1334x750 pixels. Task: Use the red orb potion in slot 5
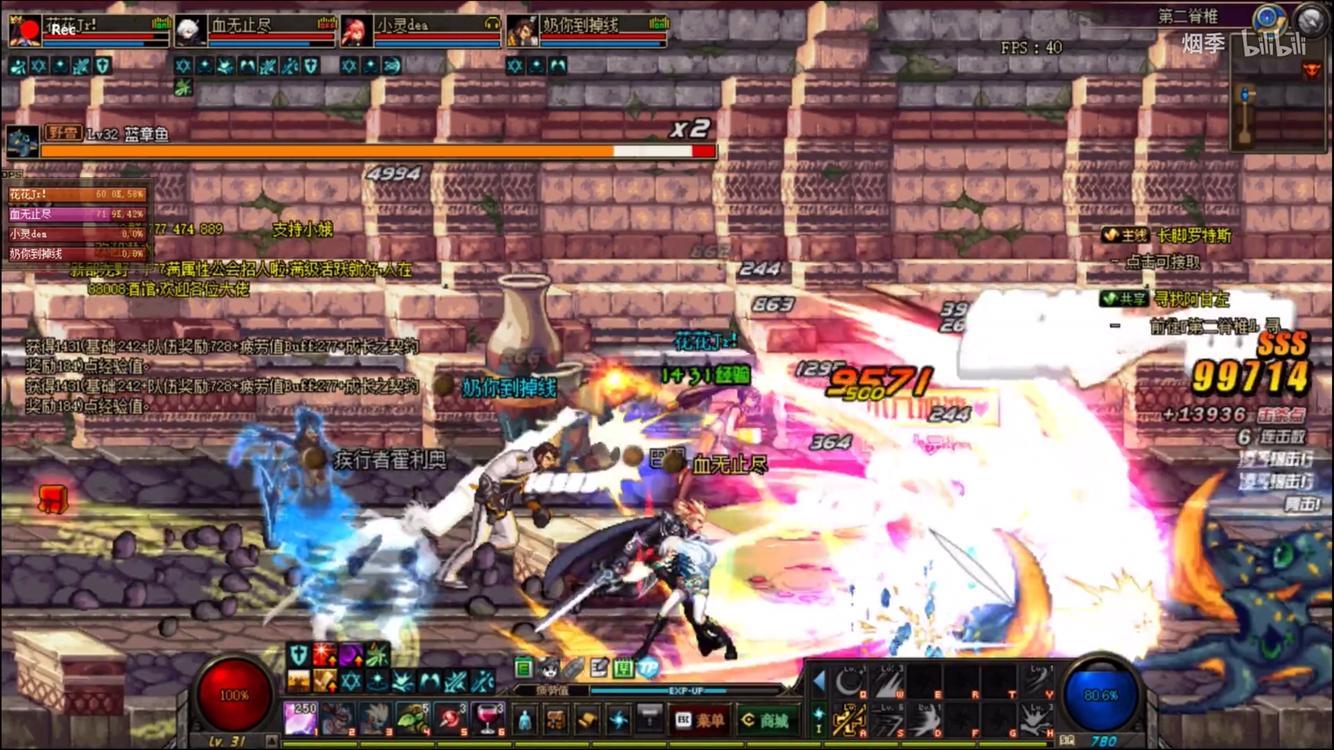[x=450, y=718]
